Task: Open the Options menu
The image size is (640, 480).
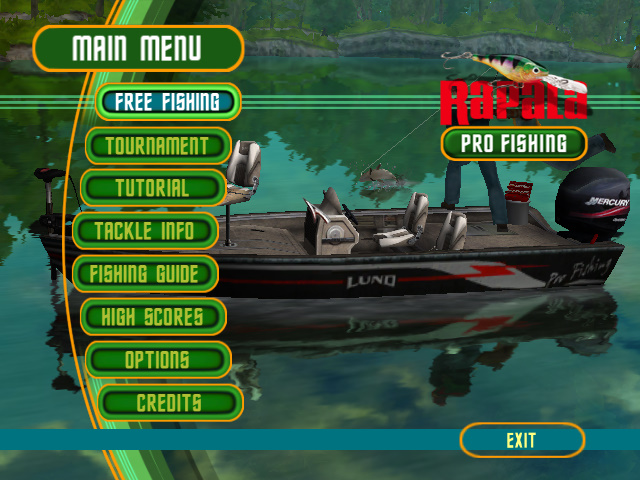Action: 157,360
